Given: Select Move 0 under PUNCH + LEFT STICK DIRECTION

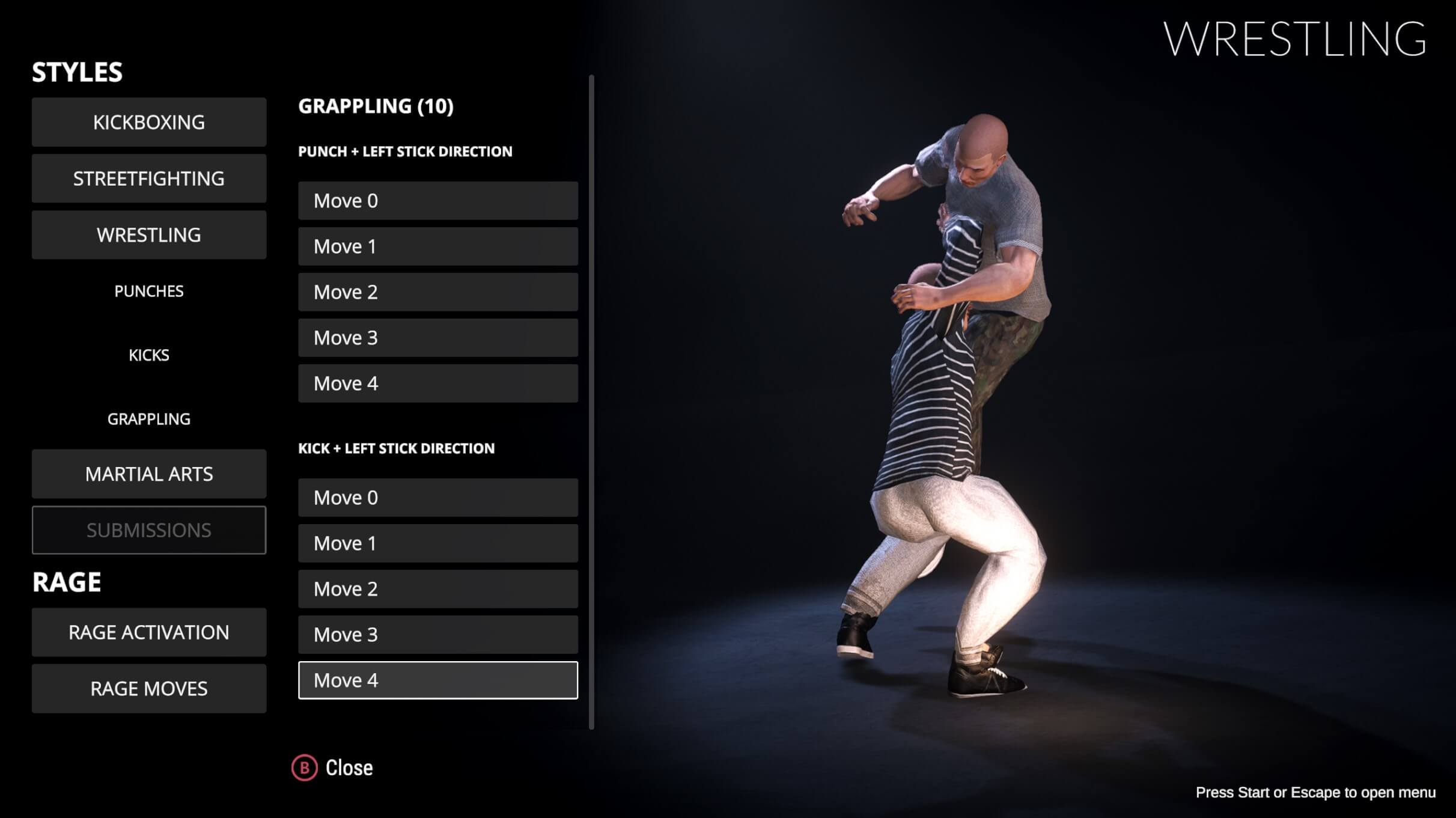Looking at the screenshot, I should (x=437, y=200).
